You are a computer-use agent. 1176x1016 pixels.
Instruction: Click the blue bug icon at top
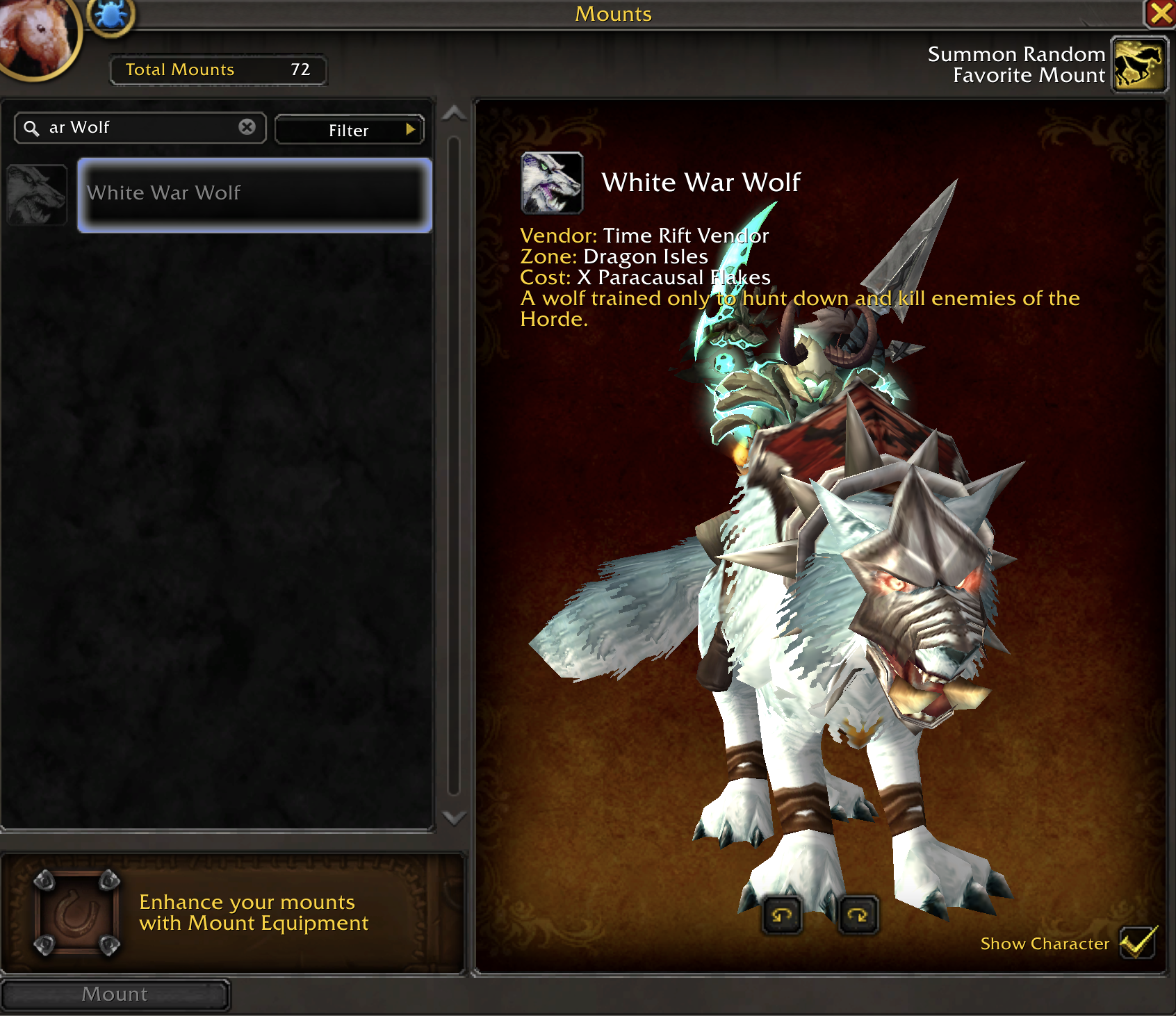tap(111, 15)
